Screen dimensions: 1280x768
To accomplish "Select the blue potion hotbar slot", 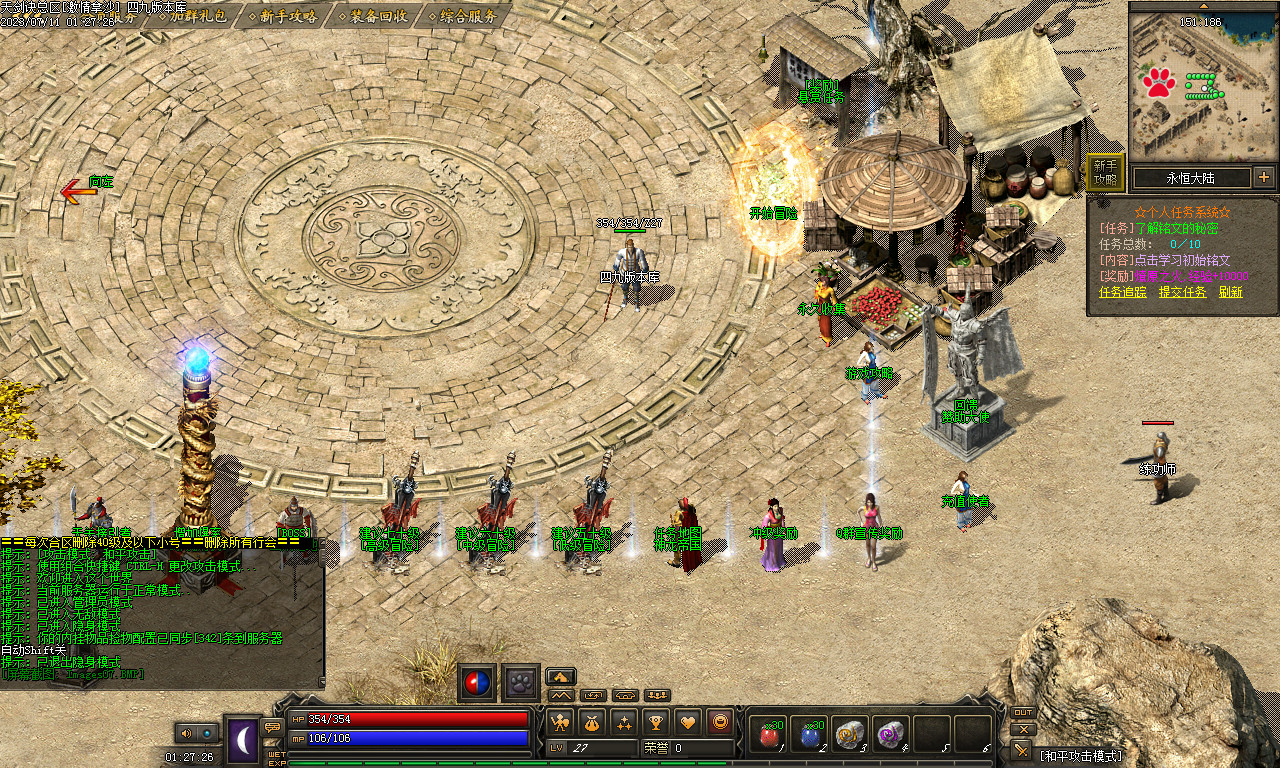I will coord(811,735).
